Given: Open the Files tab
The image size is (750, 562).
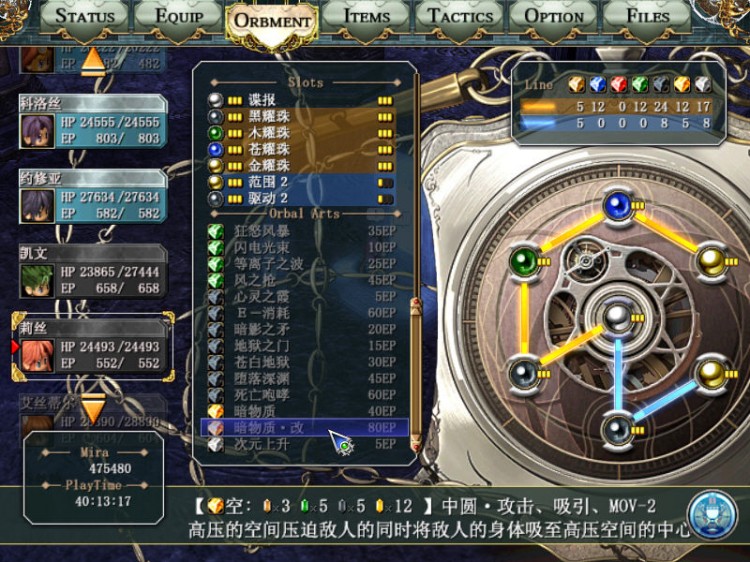Looking at the screenshot, I should (647, 16).
